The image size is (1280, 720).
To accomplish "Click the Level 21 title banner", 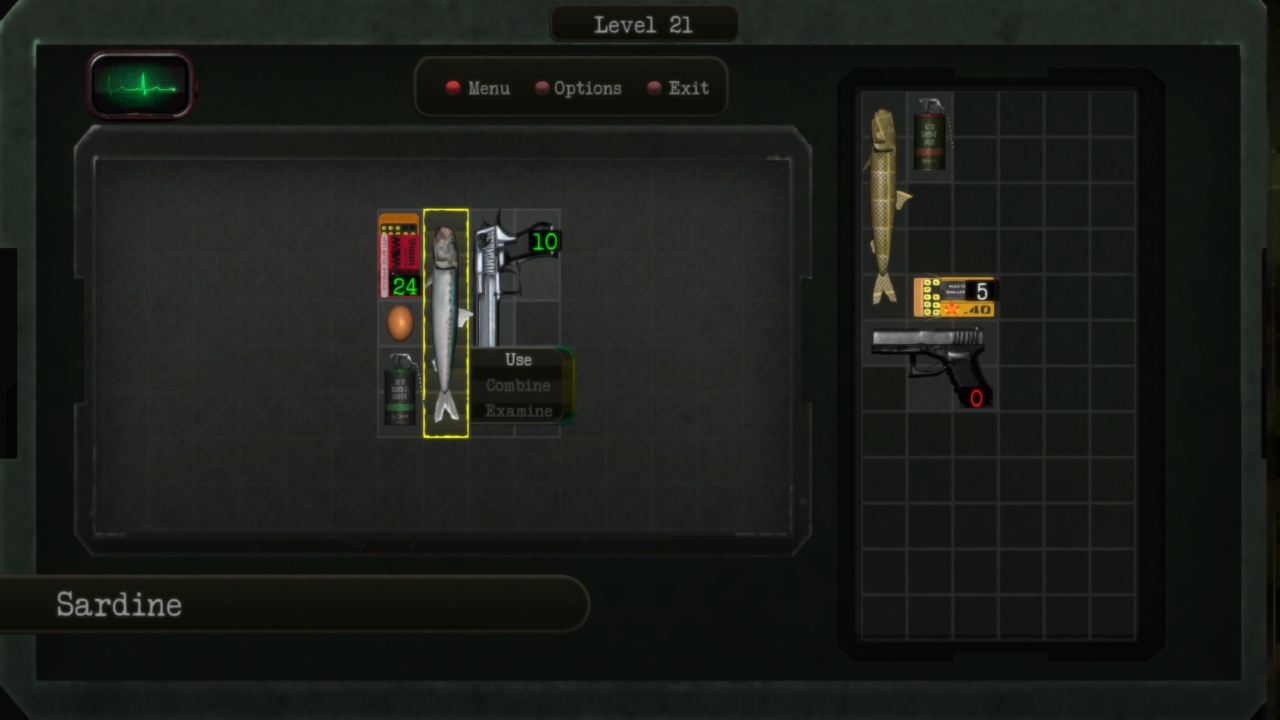I will point(644,24).
